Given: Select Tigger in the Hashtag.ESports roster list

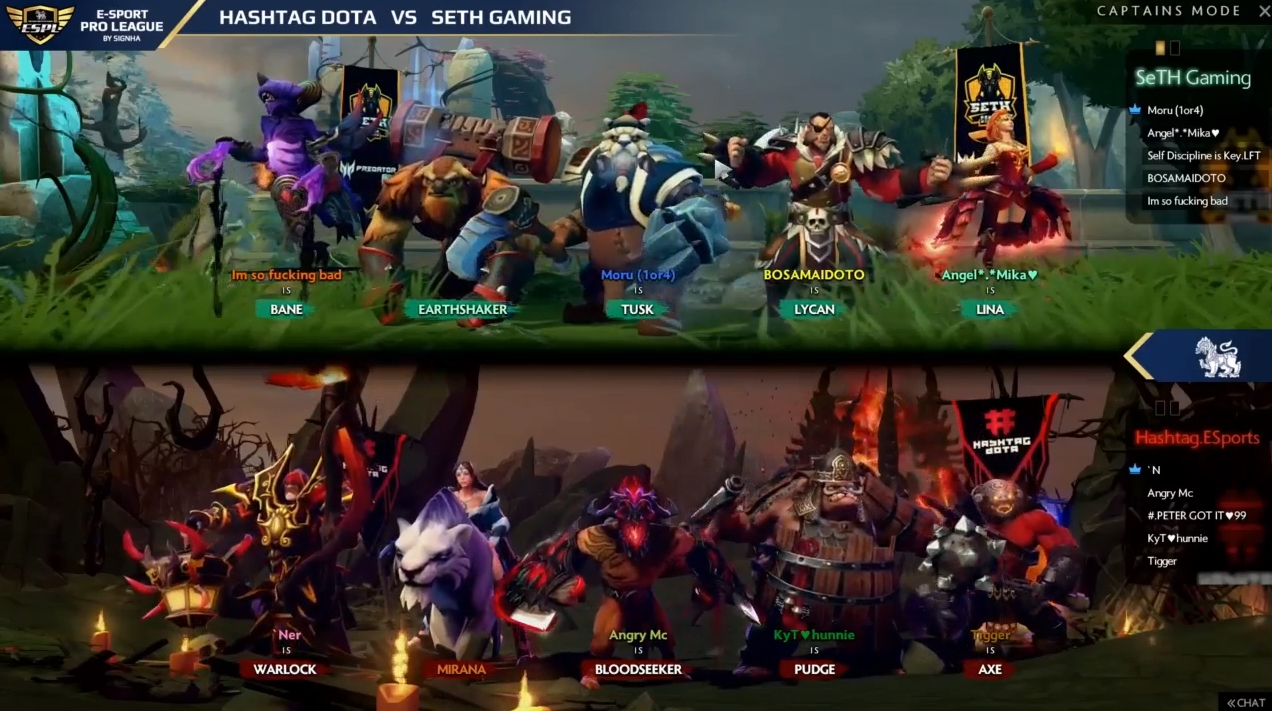Looking at the screenshot, I should tap(1162, 561).
